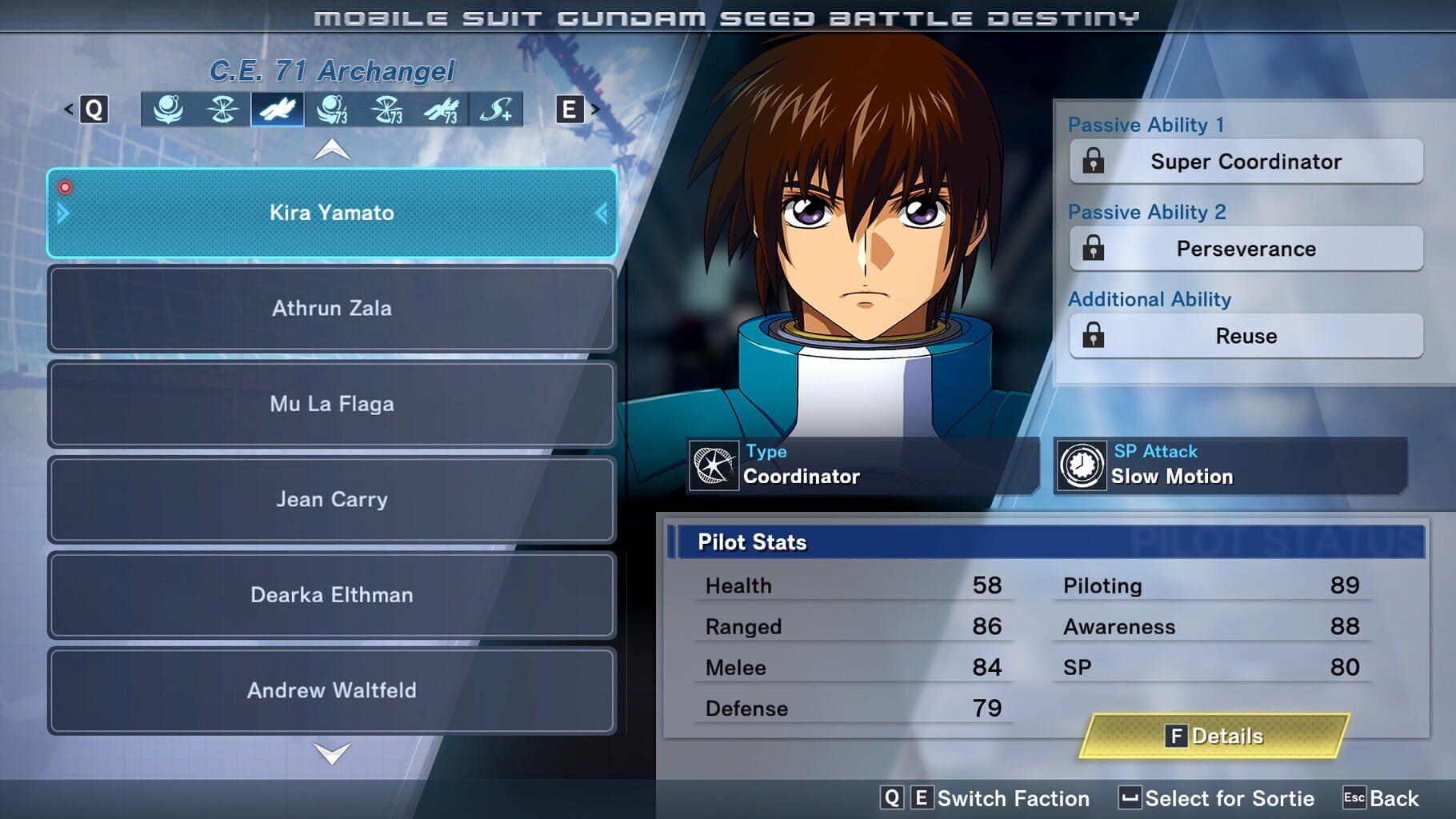Click the highlighted Archangel faction icon
1456x819 pixels.
pos(279,110)
